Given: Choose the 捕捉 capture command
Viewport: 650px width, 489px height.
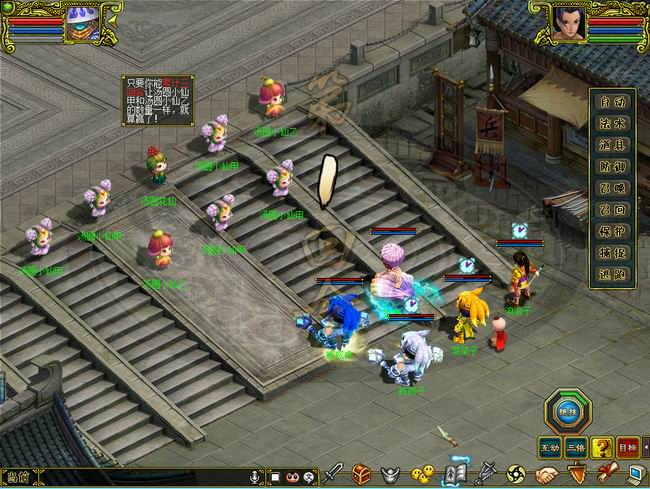Looking at the screenshot, I should coord(612,253).
